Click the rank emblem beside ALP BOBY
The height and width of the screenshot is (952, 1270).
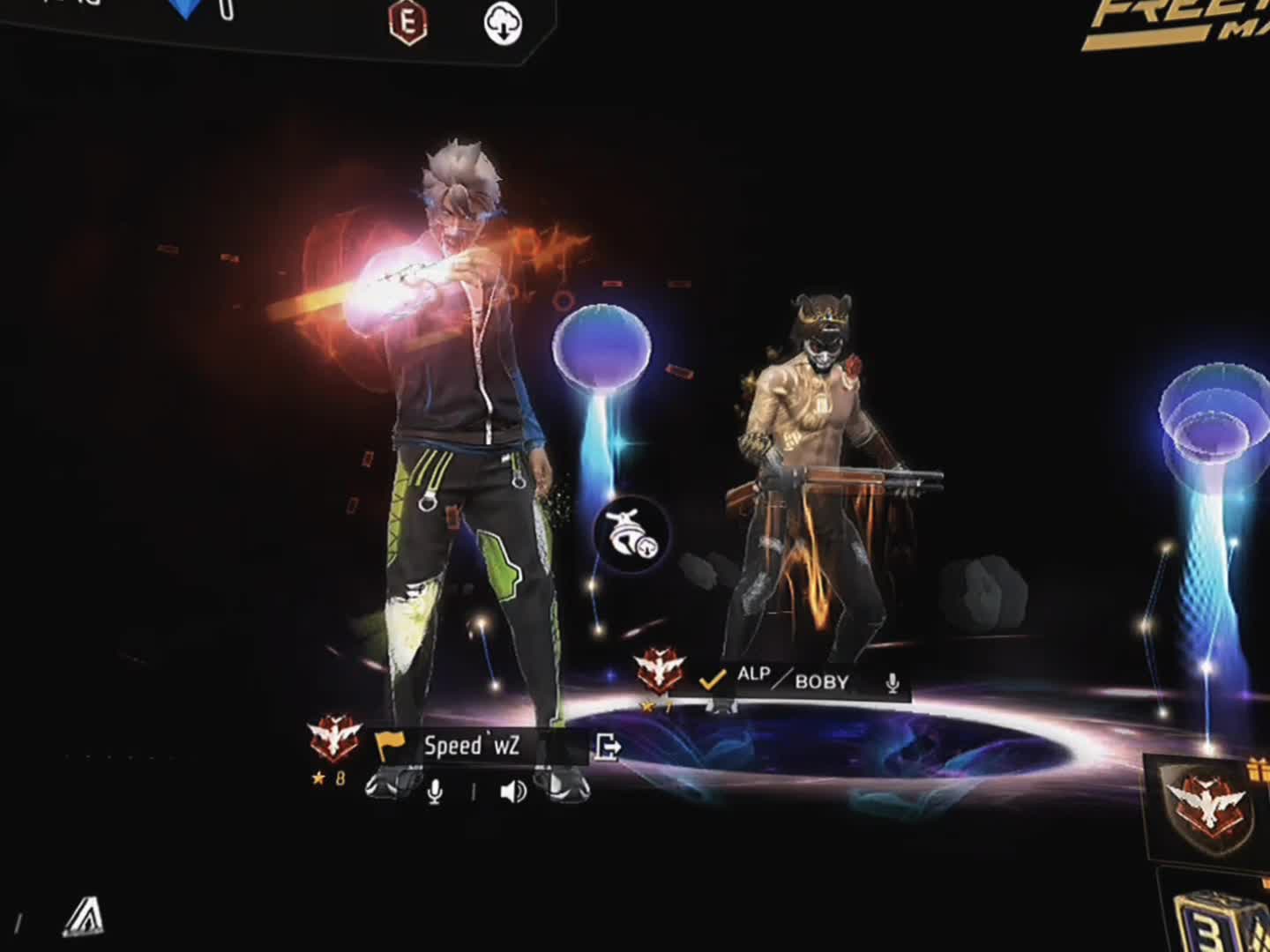click(661, 670)
